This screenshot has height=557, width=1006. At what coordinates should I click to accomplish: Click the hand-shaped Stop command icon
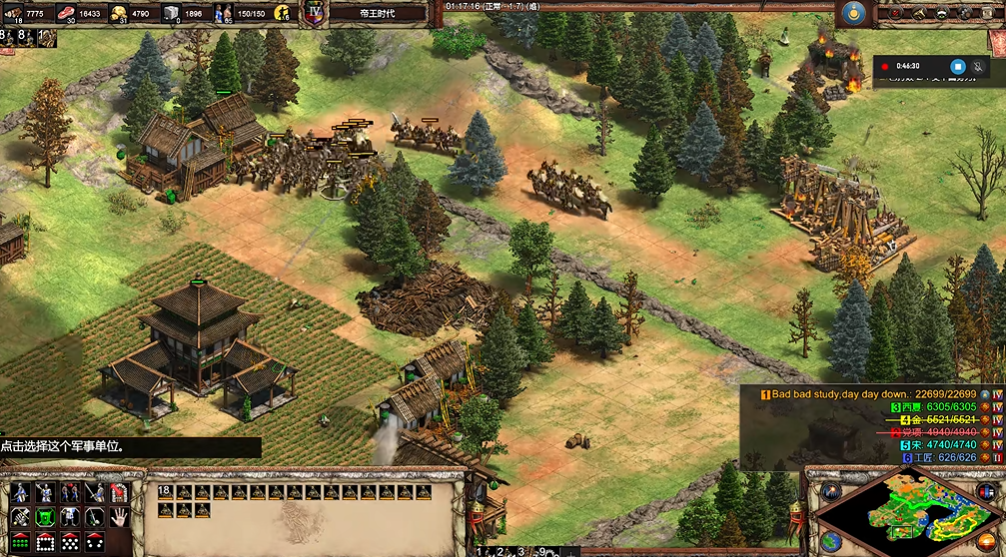(118, 517)
